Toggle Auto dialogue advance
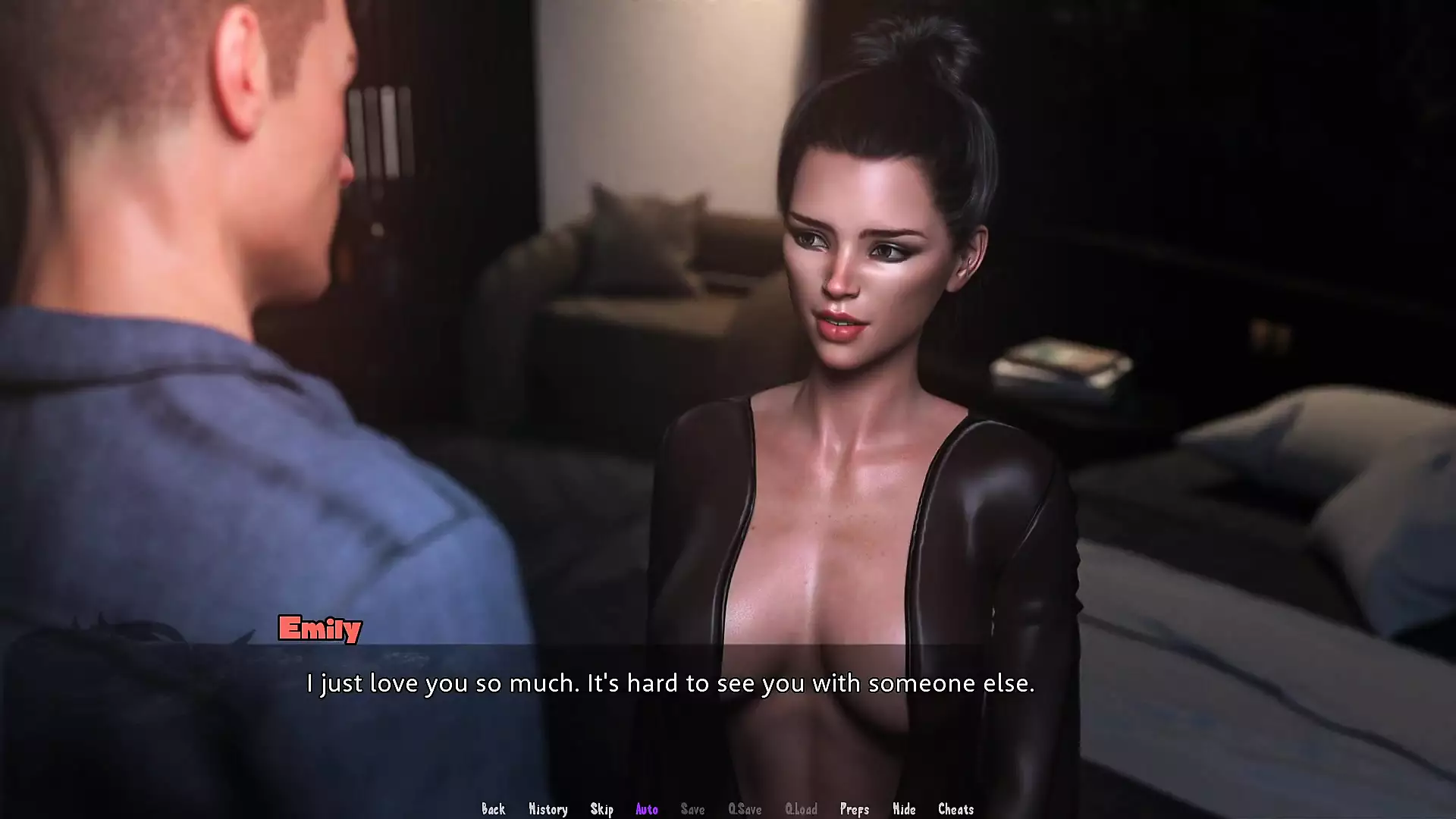The width and height of the screenshot is (1456, 819). (x=646, y=809)
